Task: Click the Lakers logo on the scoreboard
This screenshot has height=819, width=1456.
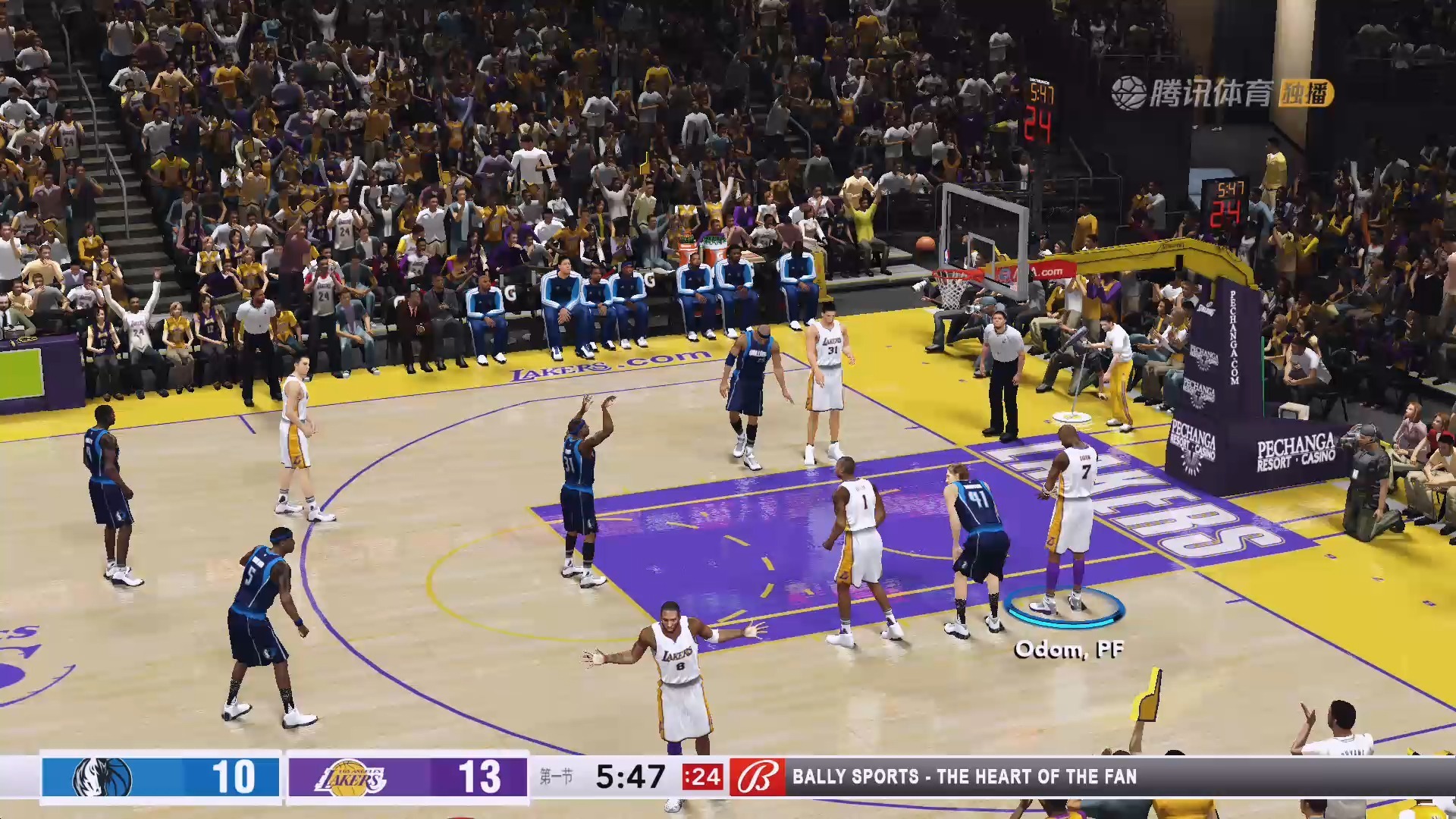Action: [350, 777]
